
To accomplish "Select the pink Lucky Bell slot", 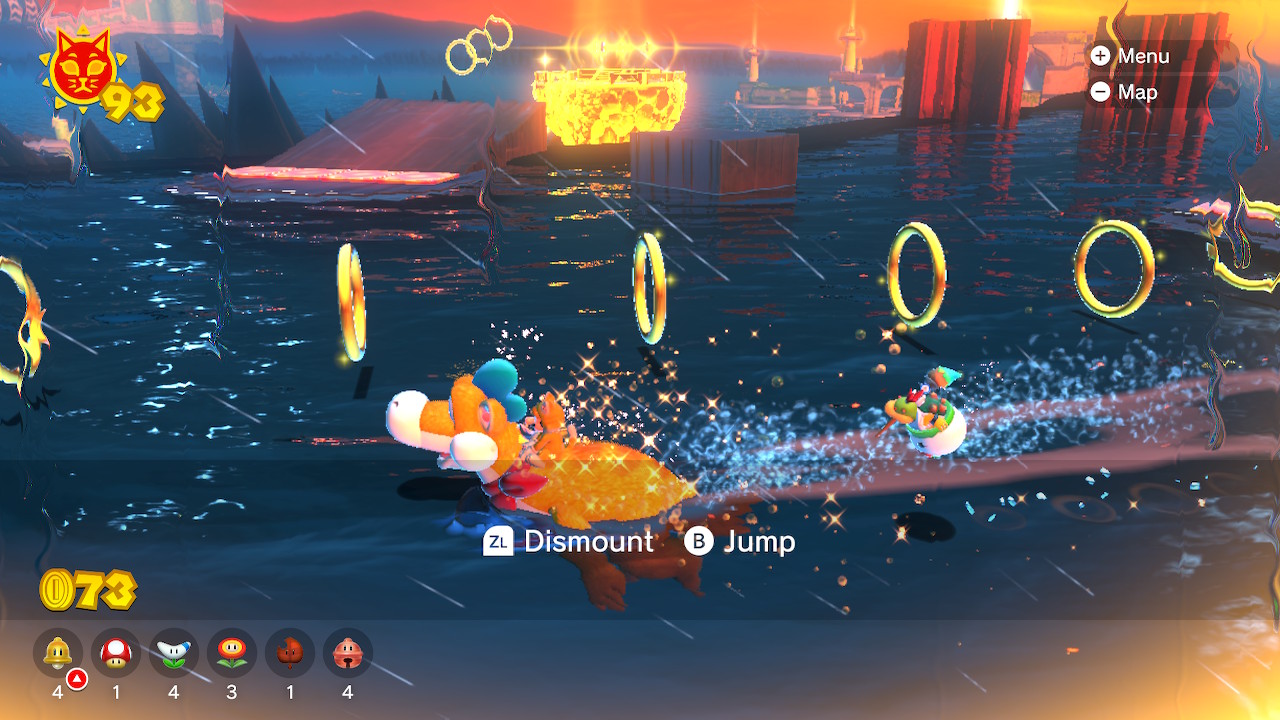I will (x=348, y=653).
